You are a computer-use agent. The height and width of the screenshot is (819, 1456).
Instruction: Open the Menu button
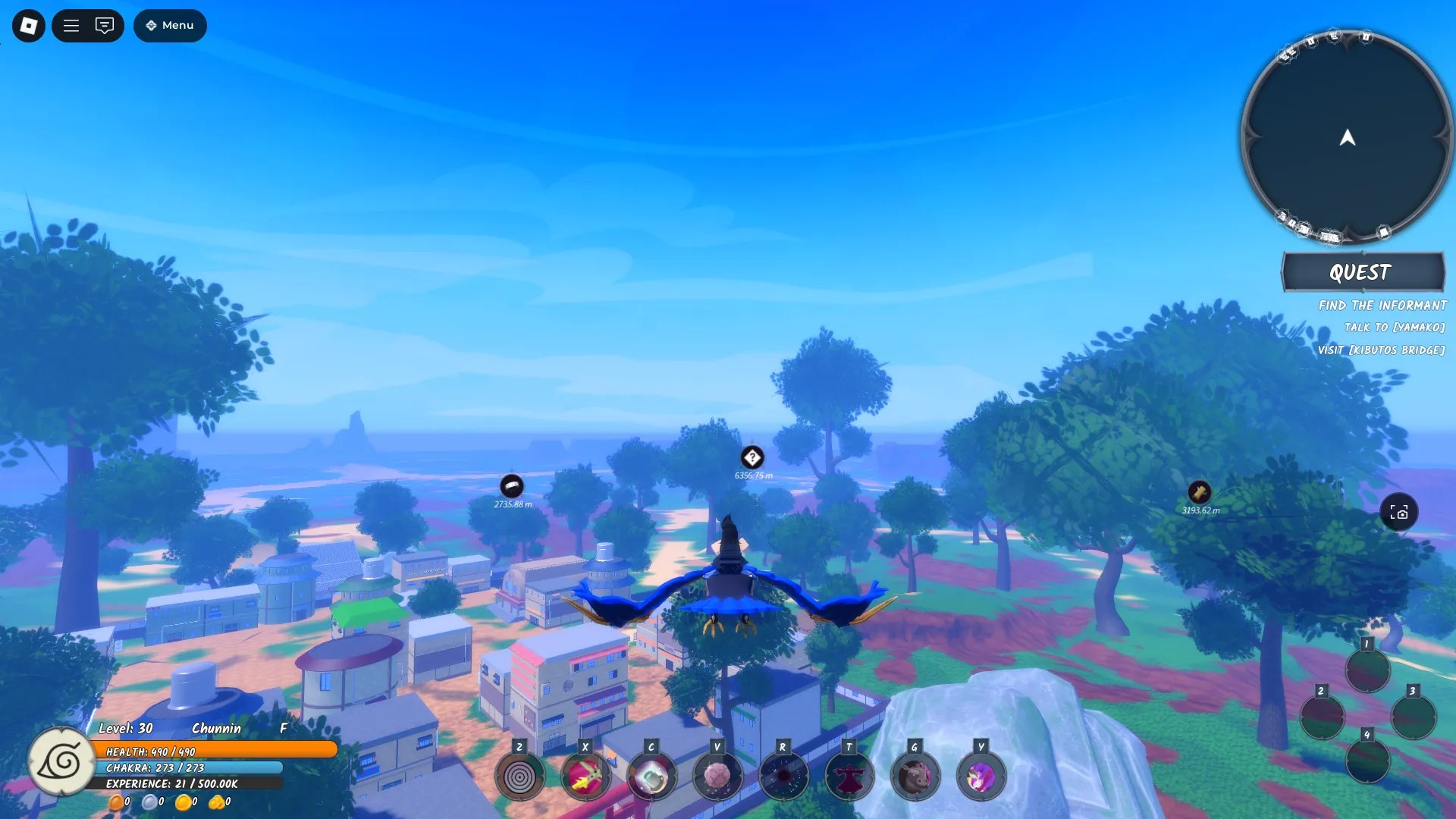coord(170,25)
